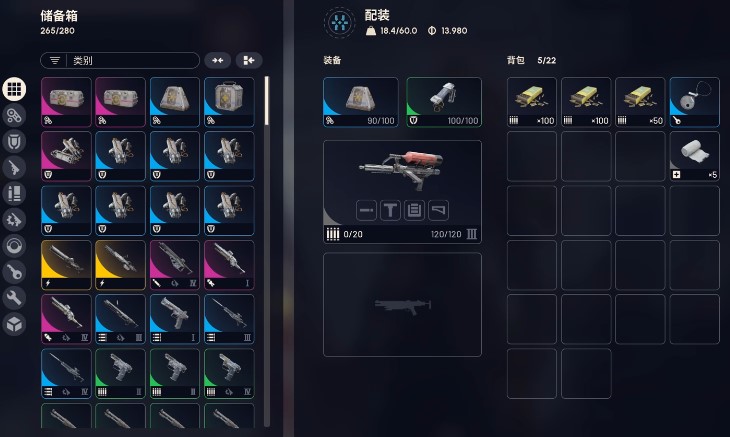
Task: Select the ×50 ammo stack in backpack
Action: [640, 102]
